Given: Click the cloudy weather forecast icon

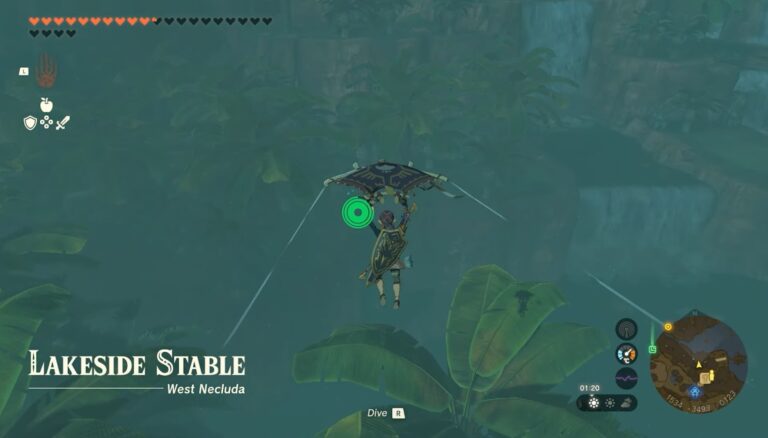Looking at the screenshot, I should click(624, 402).
